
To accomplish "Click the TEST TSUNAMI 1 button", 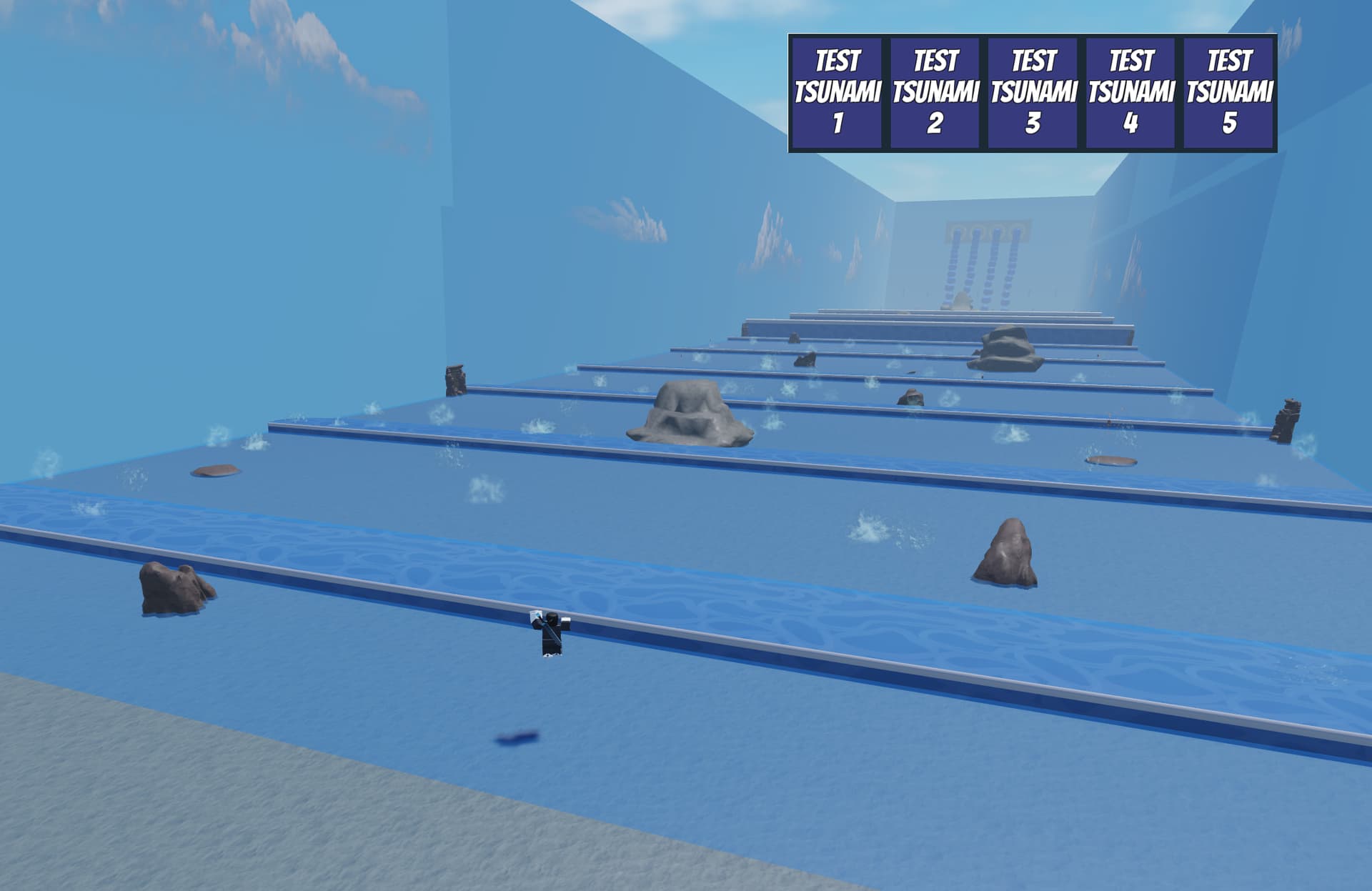I will 838,92.
